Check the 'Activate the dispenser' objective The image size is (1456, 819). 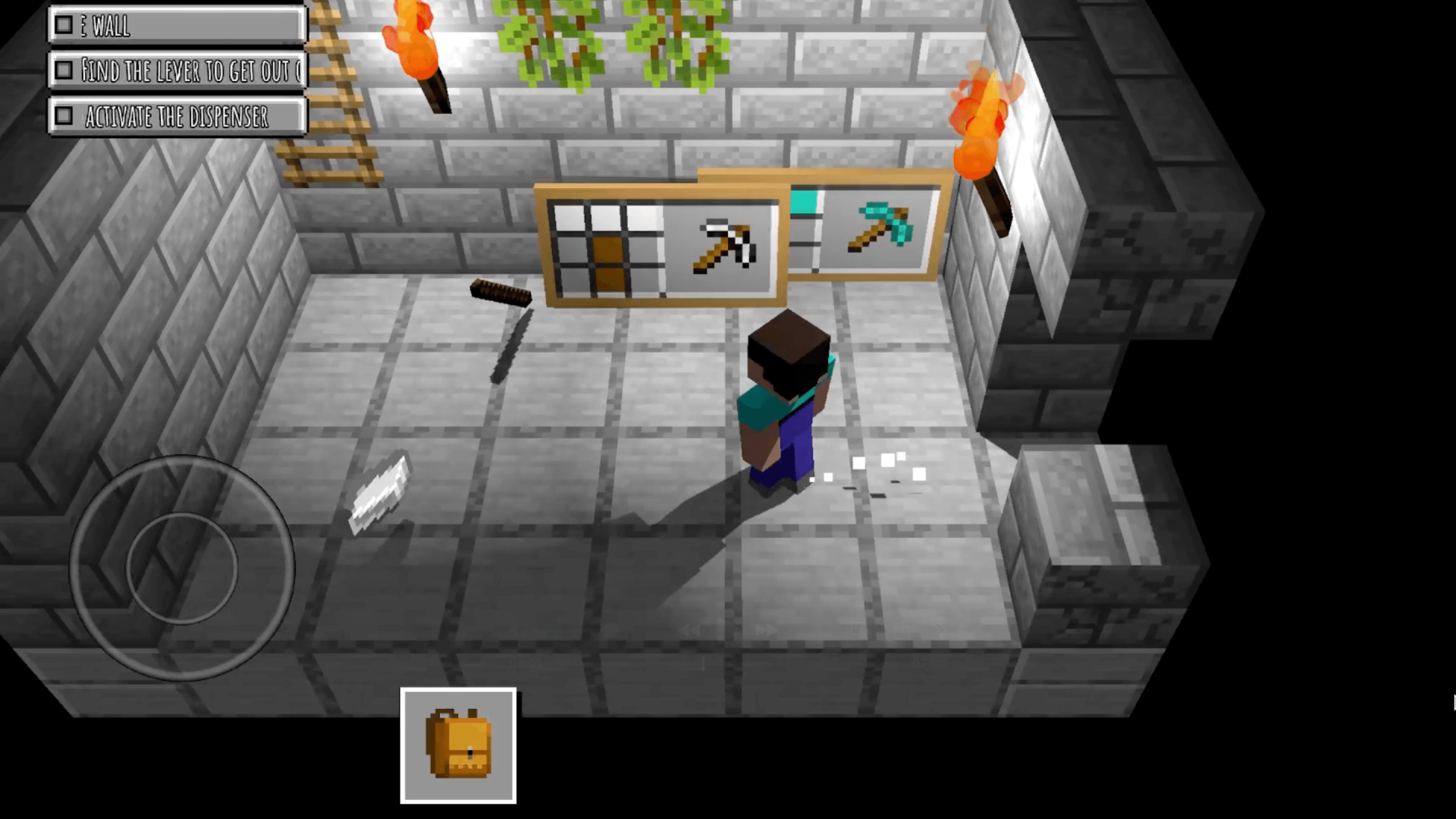pos(64,115)
